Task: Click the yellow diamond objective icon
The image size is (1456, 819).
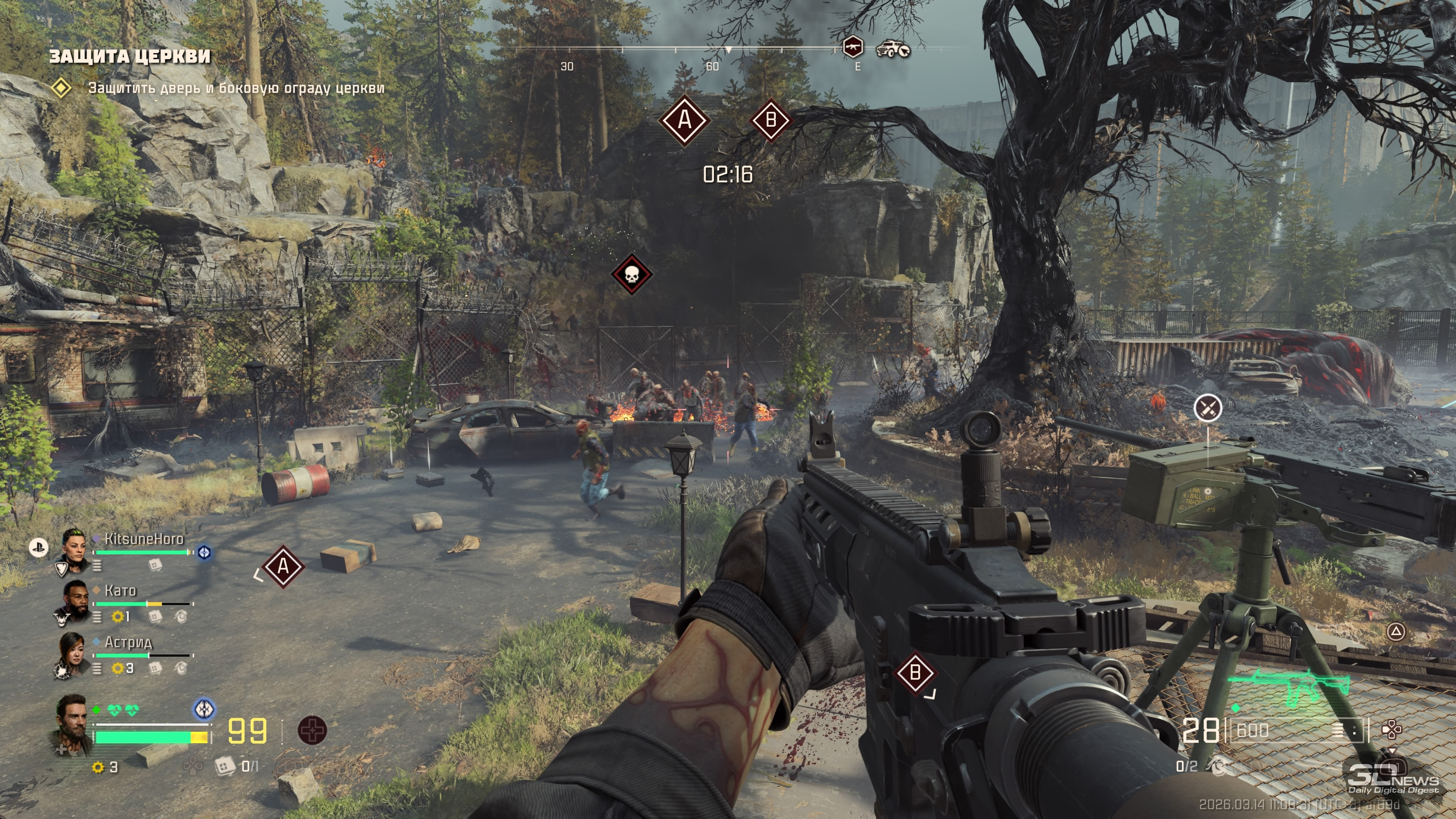Action: (x=61, y=88)
